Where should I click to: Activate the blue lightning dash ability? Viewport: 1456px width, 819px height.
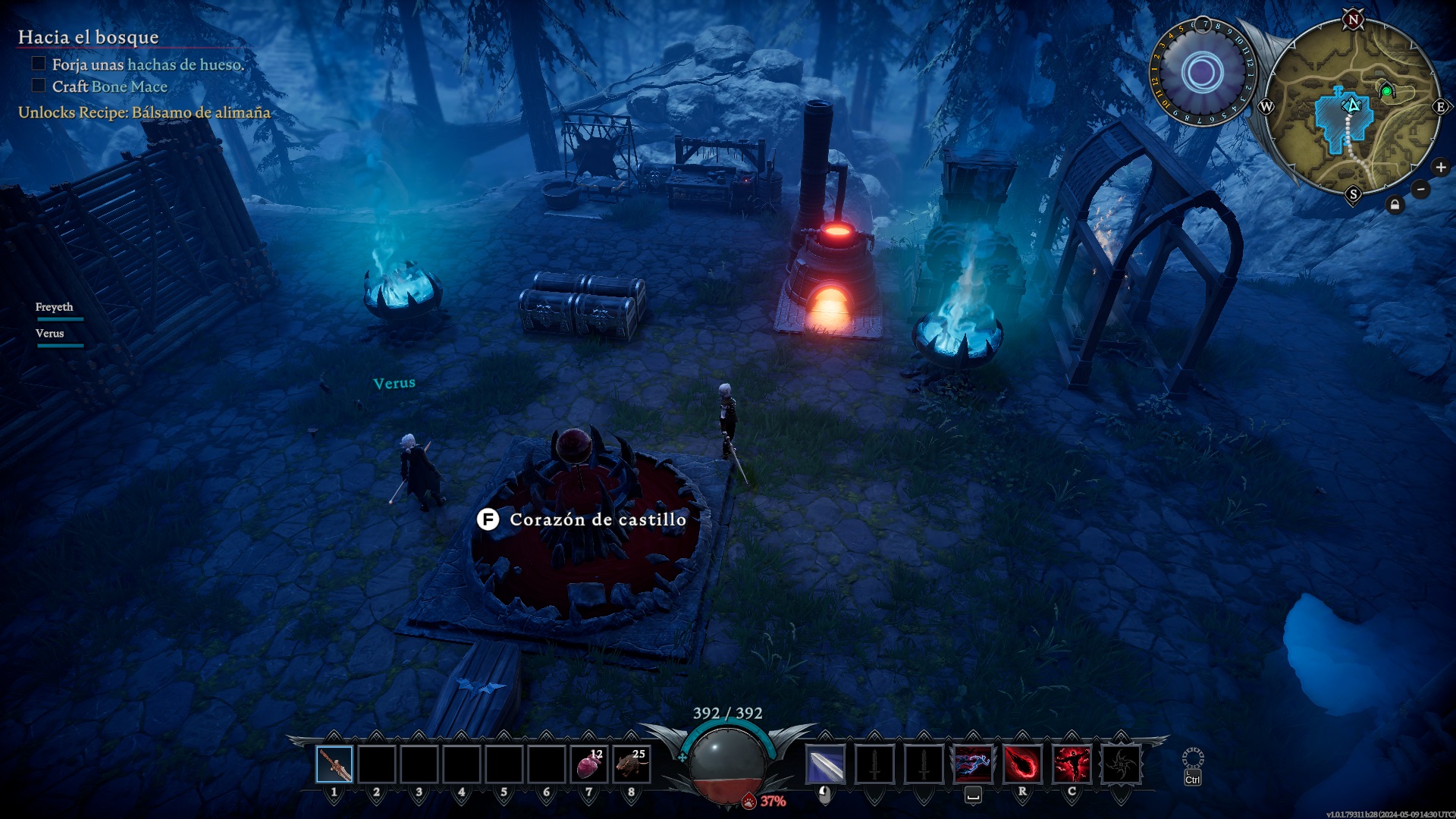(x=973, y=764)
